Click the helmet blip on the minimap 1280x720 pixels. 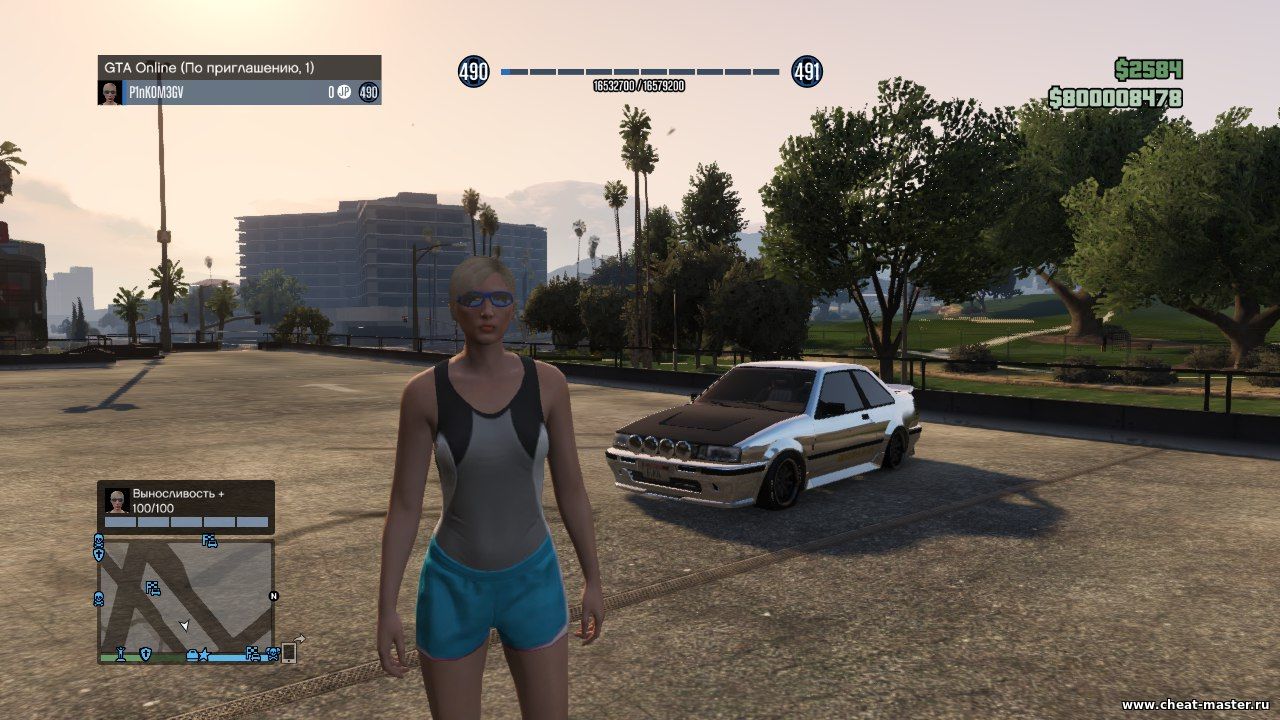pyautogui.click(x=192, y=655)
